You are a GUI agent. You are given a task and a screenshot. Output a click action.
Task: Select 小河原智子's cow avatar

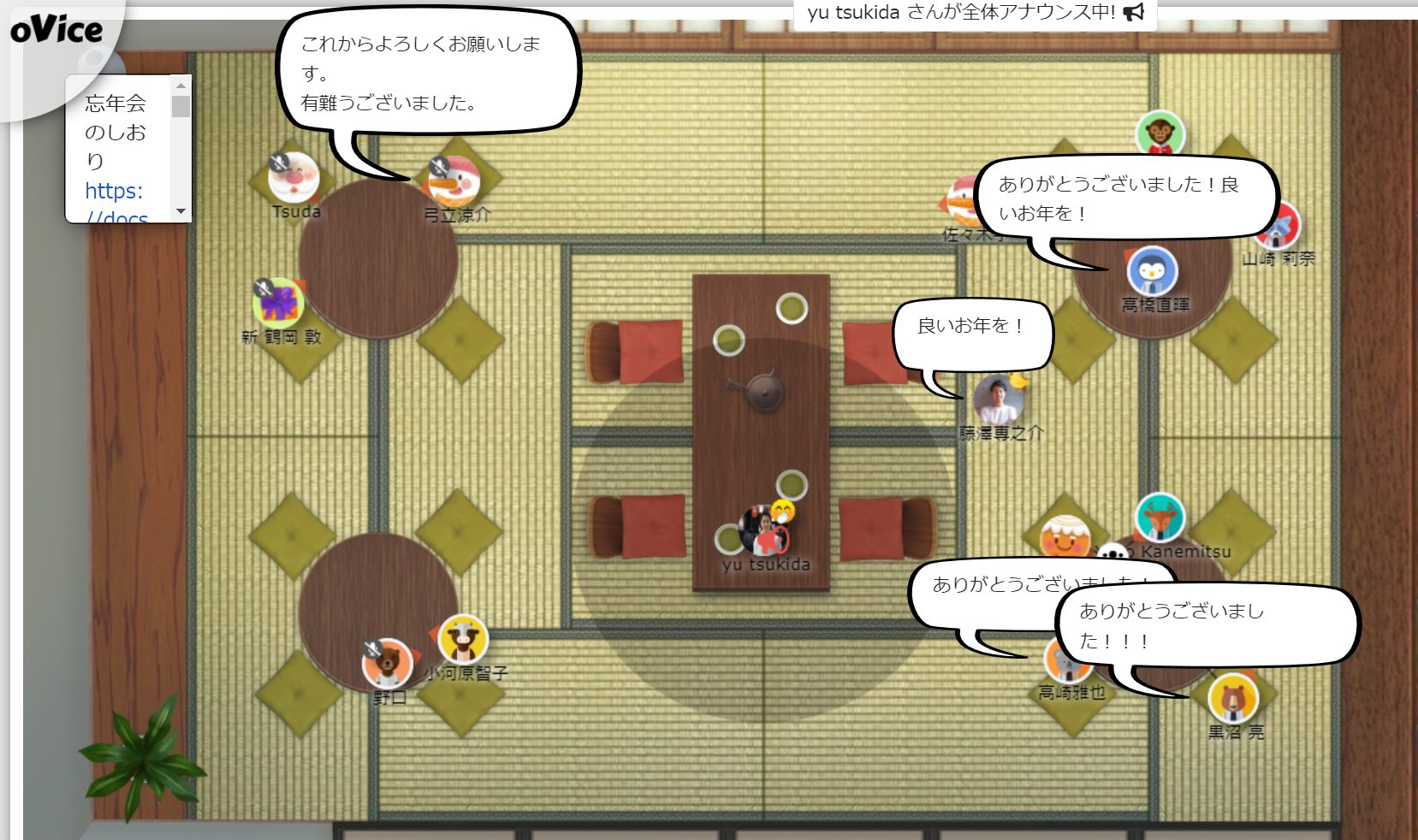463,637
